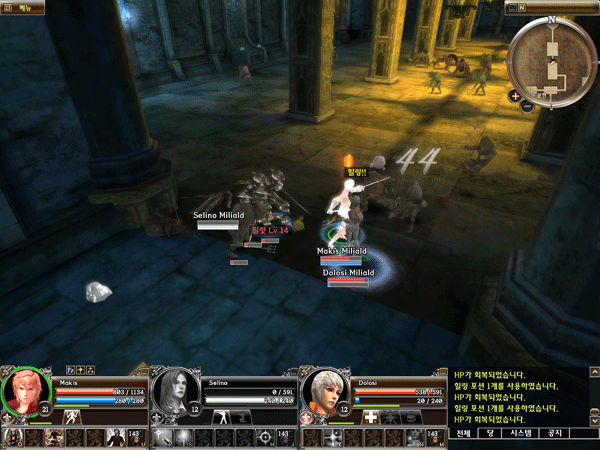Zoom out the minimap with the minus button
Screen dimensions: 600x450
coord(526,105)
